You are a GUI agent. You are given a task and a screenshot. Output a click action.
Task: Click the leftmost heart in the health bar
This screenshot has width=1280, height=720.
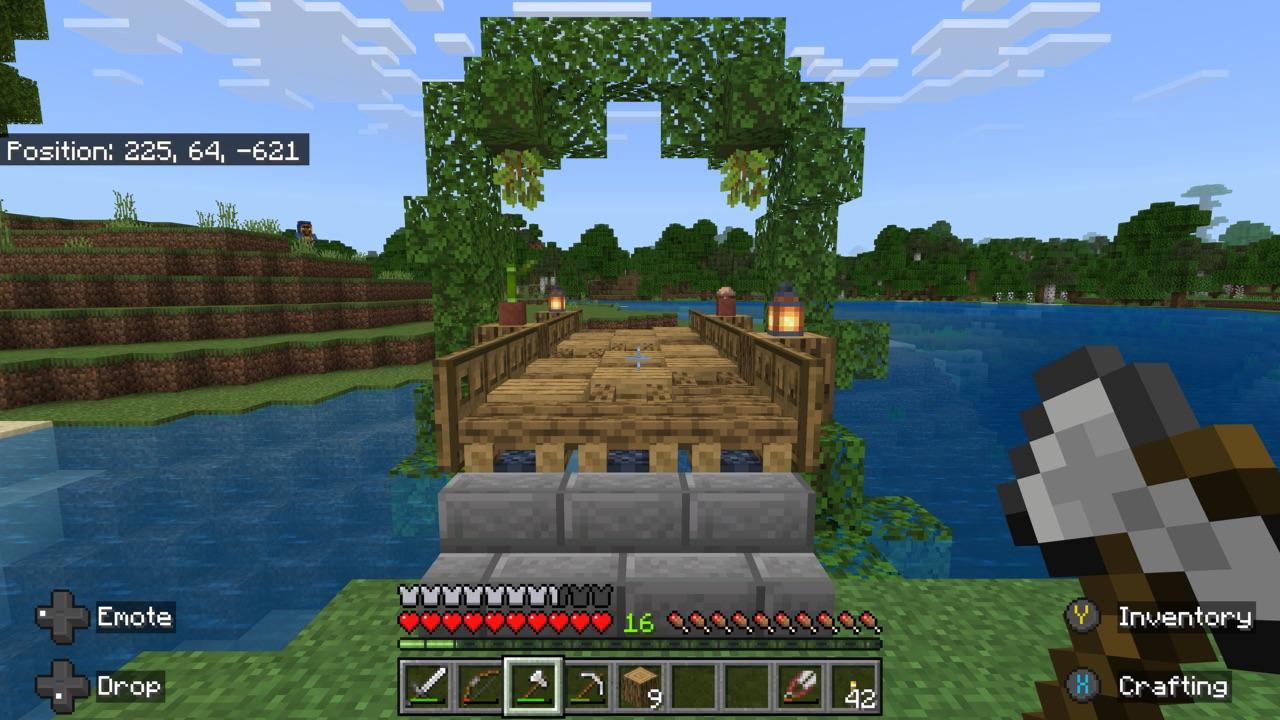pyautogui.click(x=406, y=620)
